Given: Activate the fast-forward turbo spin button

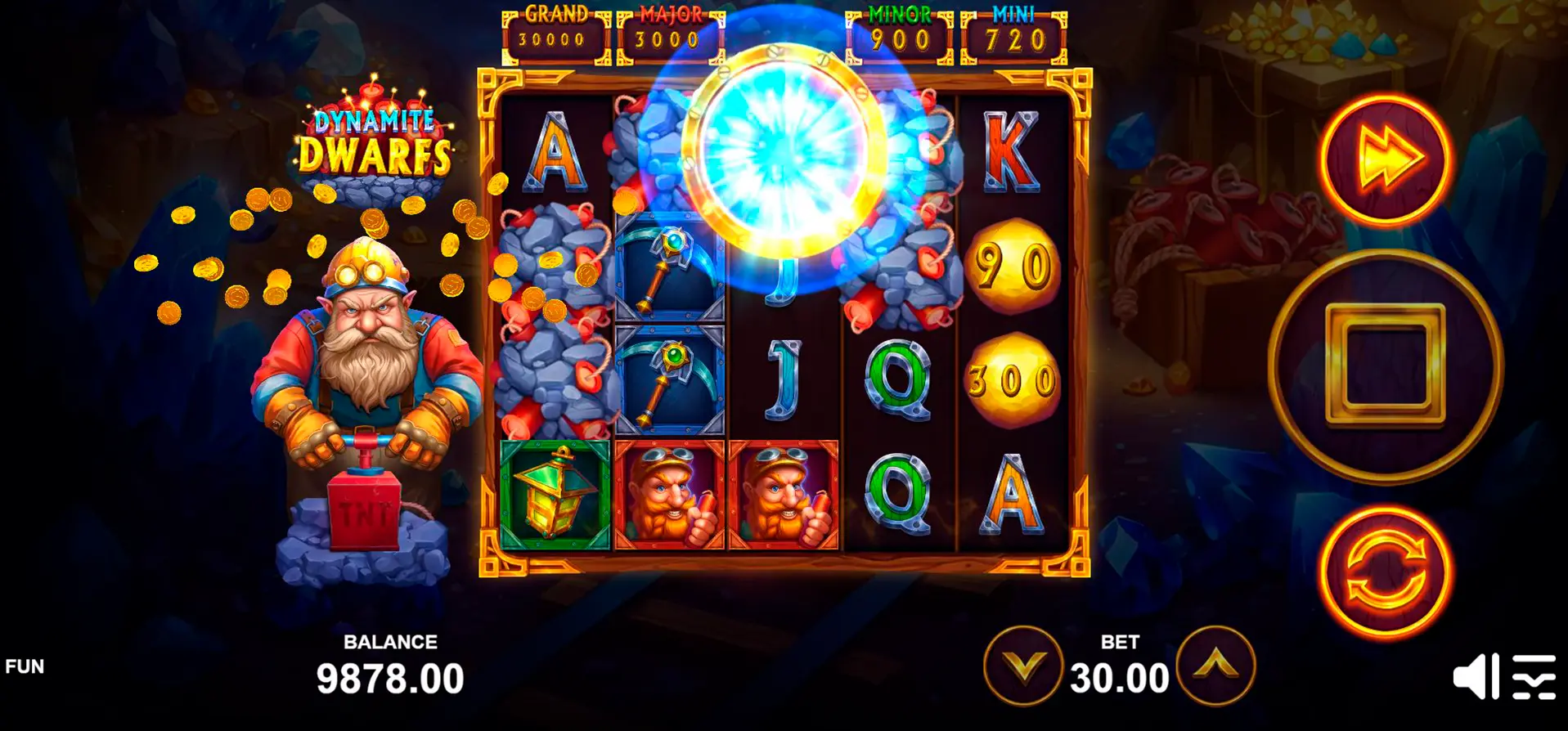Looking at the screenshot, I should click(x=1386, y=159).
